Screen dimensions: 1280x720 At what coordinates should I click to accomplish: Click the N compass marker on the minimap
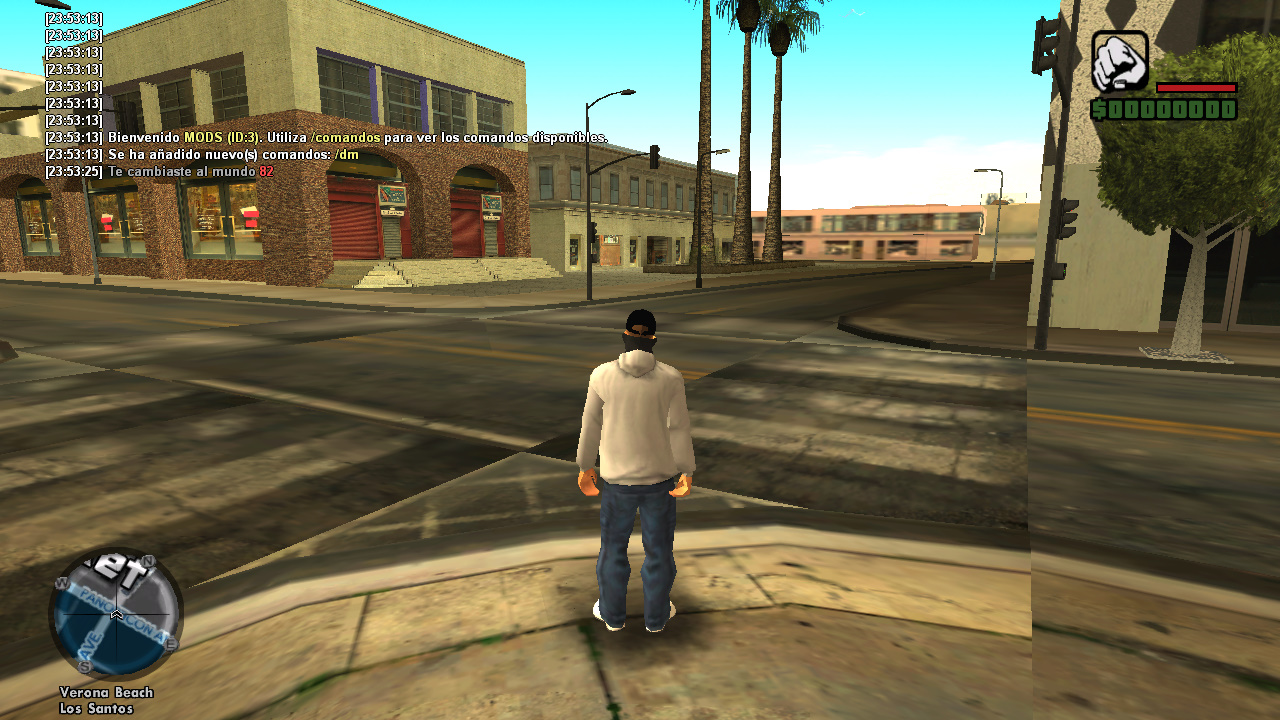[146, 560]
